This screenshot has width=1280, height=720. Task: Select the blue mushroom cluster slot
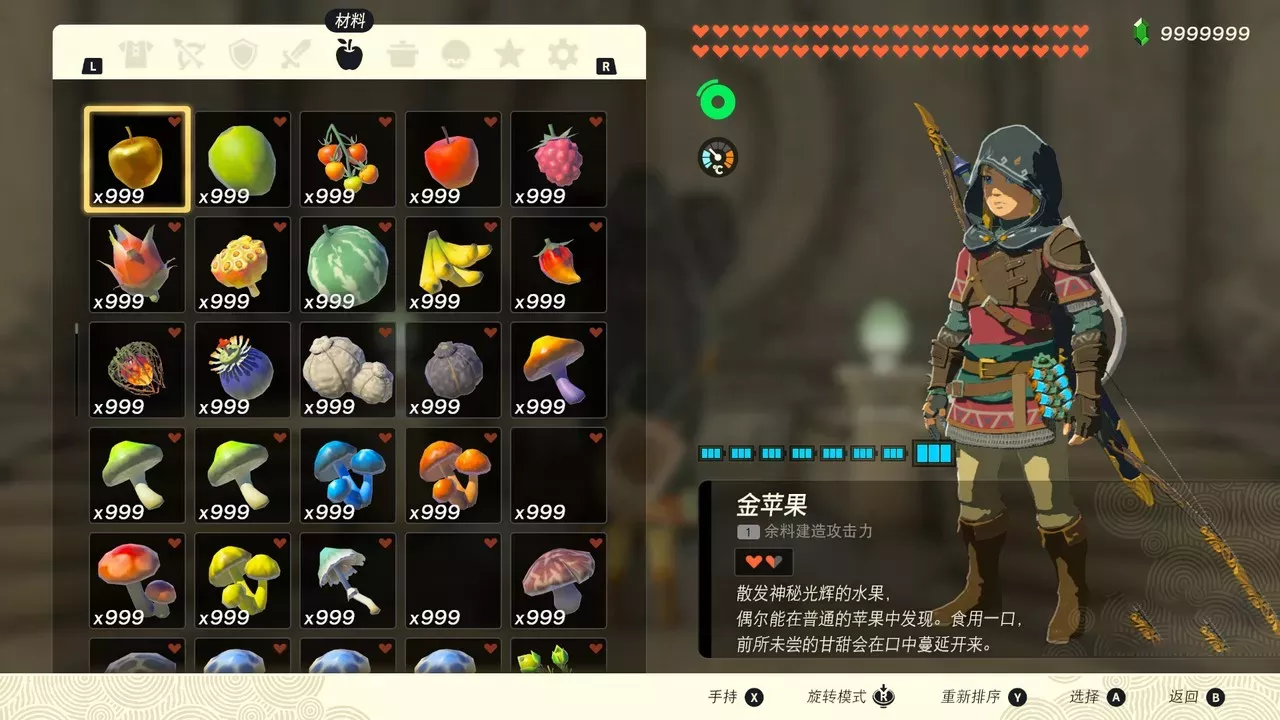[348, 475]
